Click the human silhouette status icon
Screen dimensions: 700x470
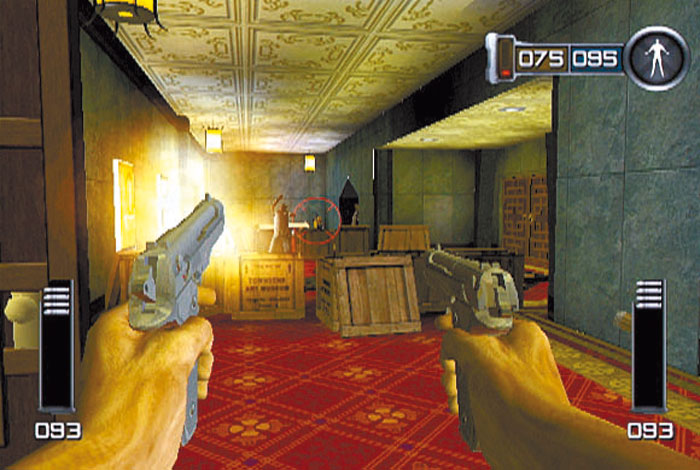tap(656, 58)
